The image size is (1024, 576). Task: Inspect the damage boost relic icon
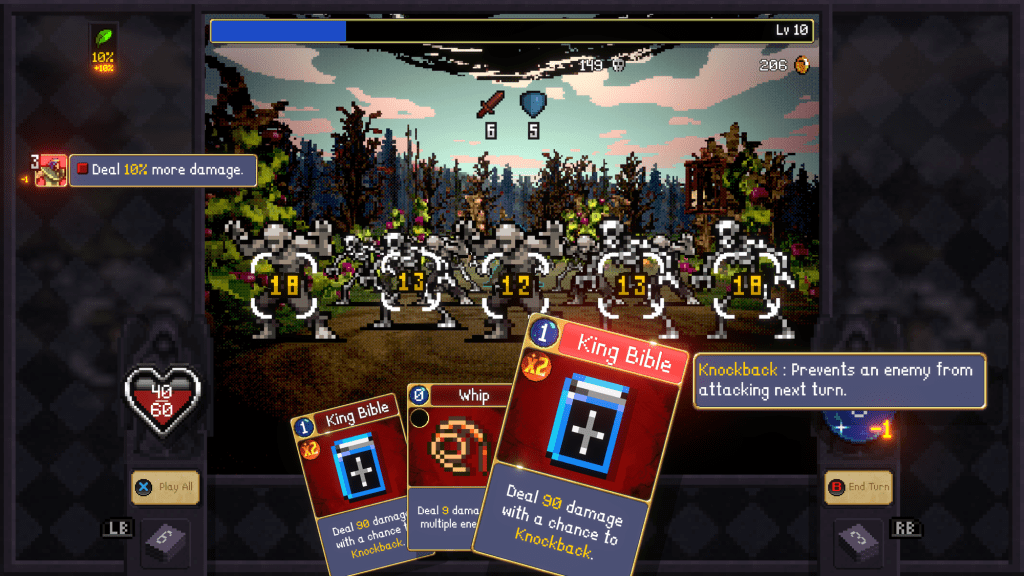pos(50,171)
